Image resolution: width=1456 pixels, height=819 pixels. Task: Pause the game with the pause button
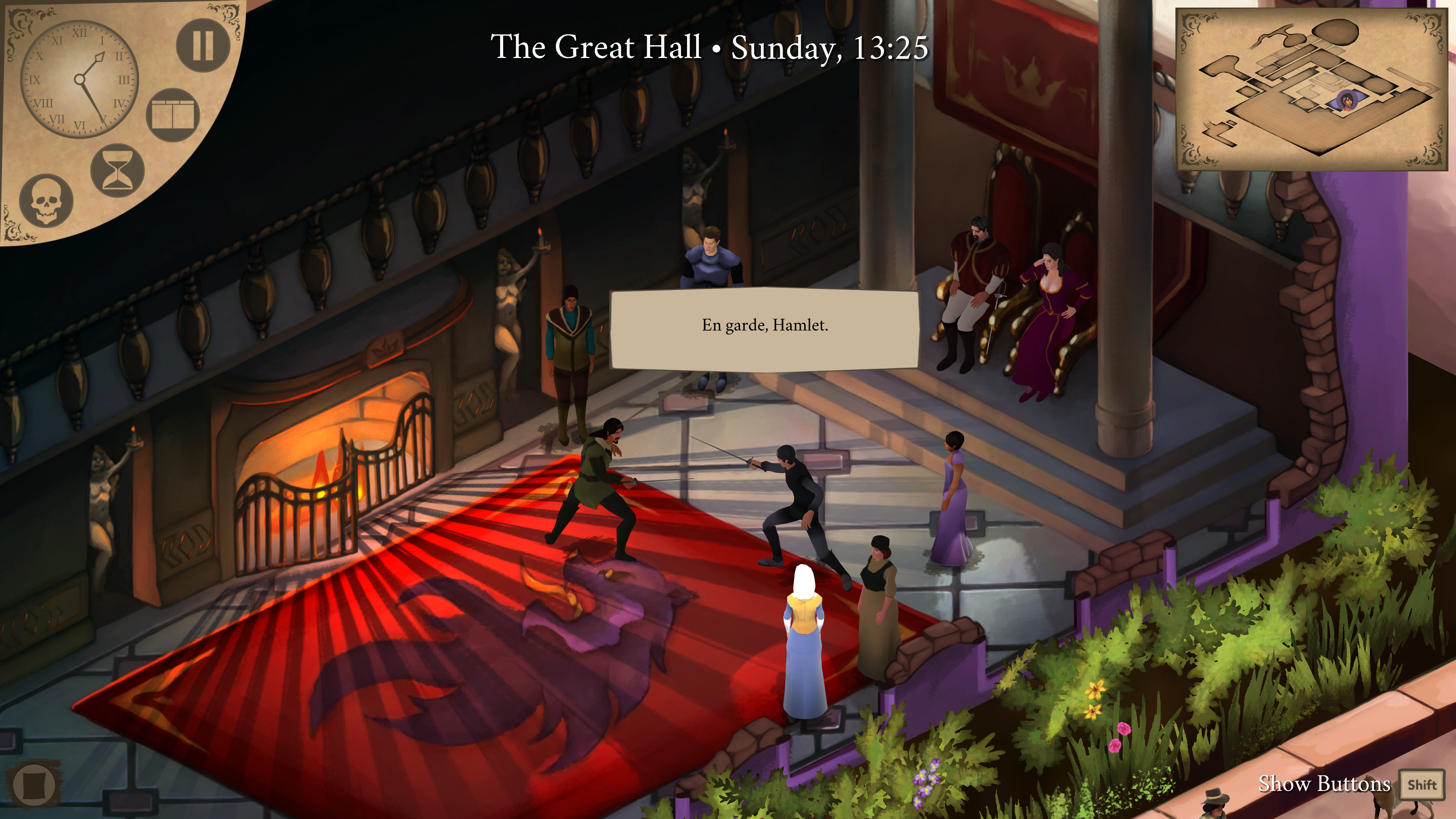tap(203, 45)
